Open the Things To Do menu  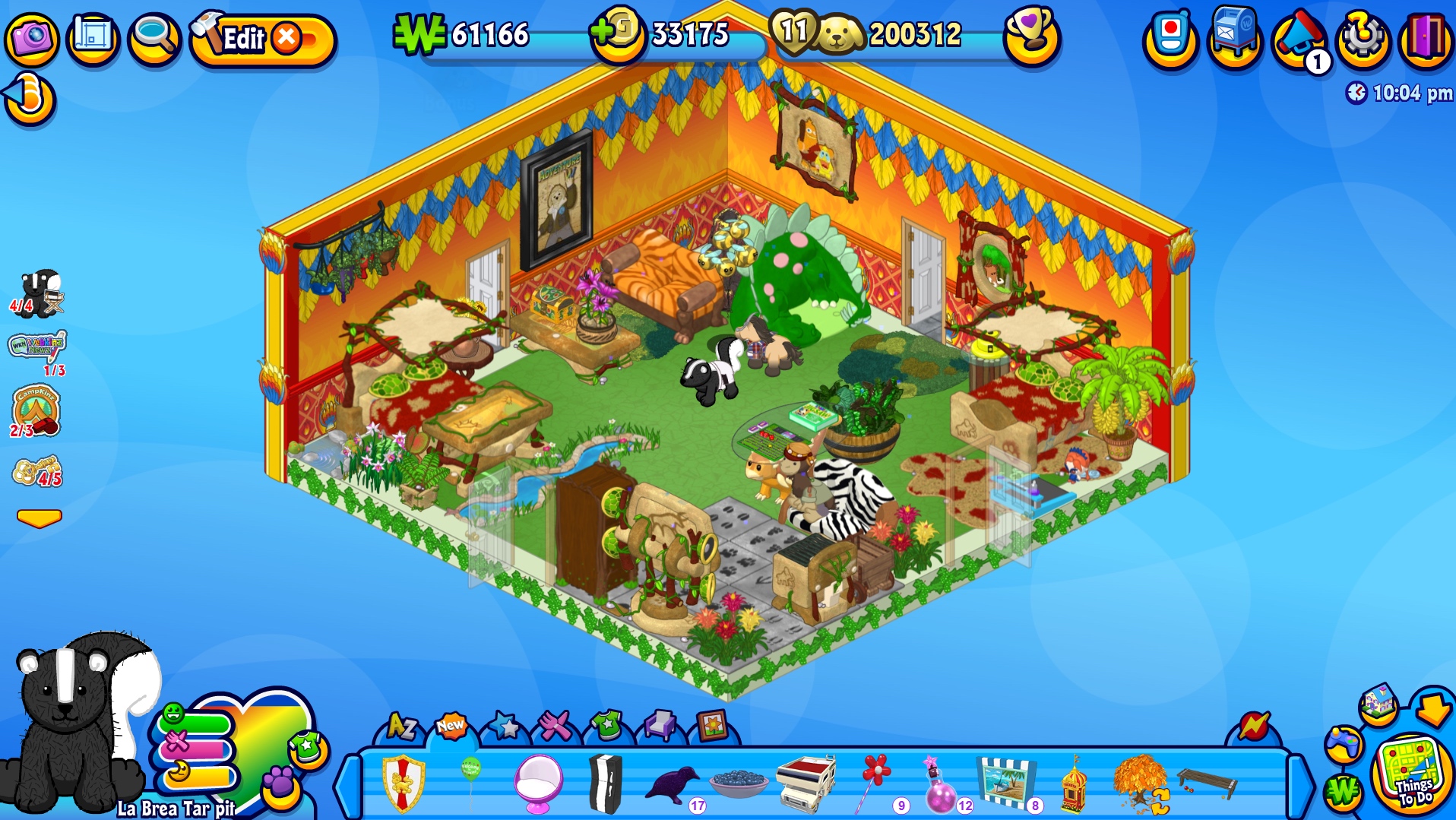click(x=1413, y=776)
